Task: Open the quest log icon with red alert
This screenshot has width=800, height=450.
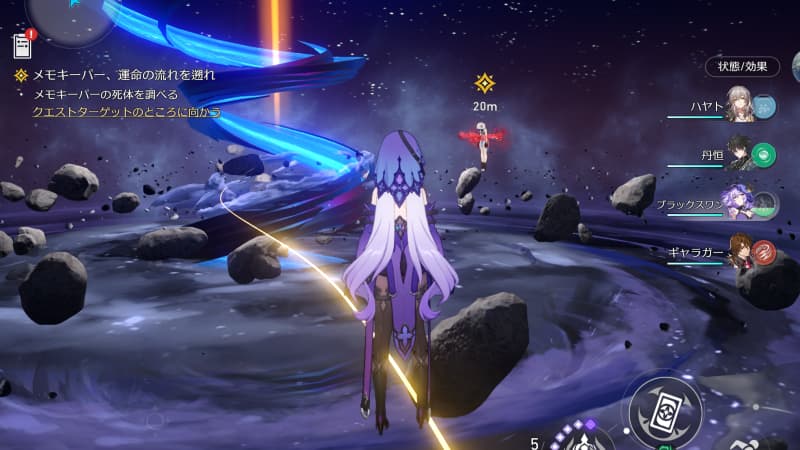Action: pyautogui.click(x=22, y=45)
